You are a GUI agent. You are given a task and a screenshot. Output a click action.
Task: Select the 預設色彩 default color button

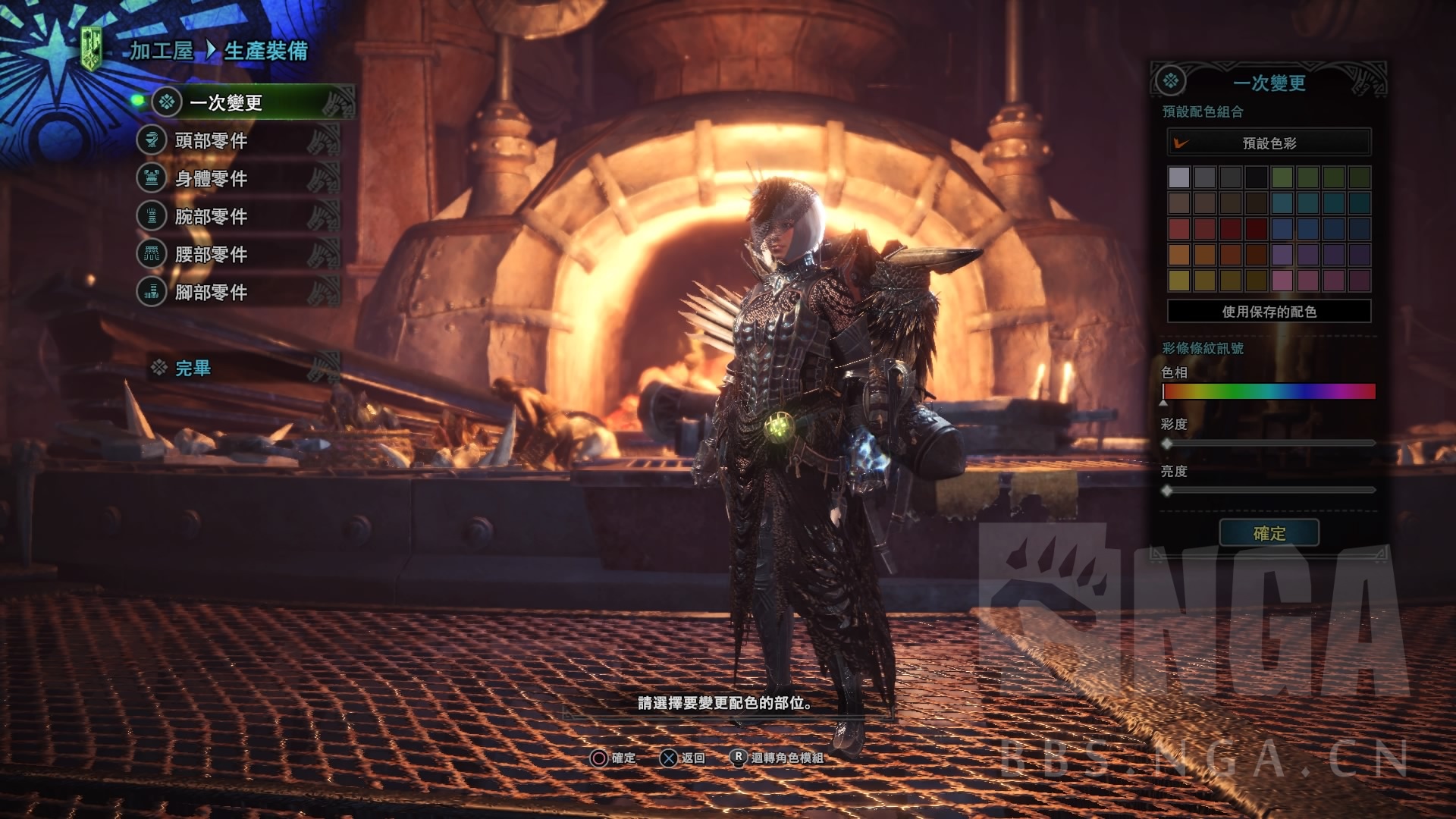click(x=1269, y=143)
